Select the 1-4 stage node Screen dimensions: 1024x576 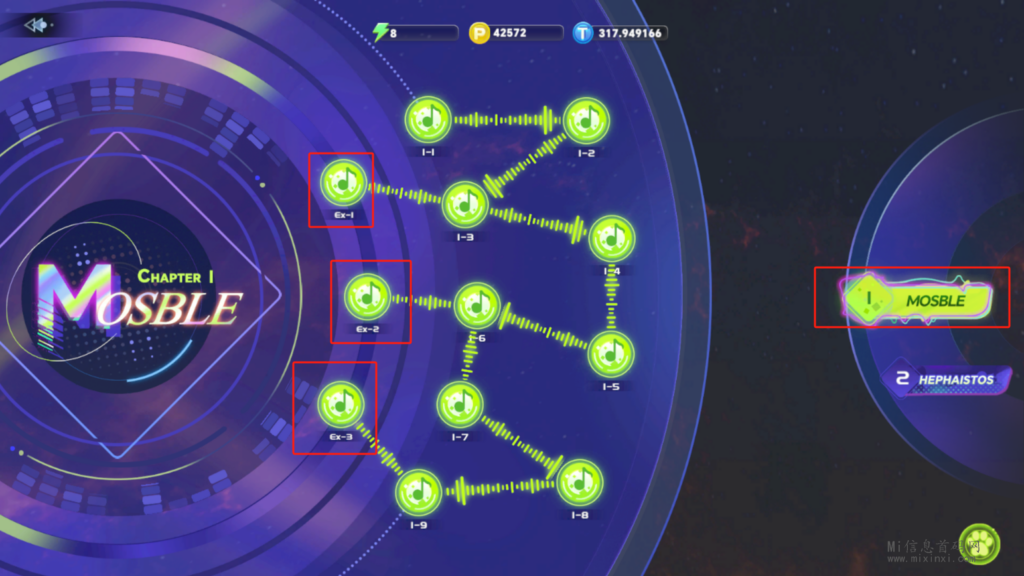click(x=611, y=239)
